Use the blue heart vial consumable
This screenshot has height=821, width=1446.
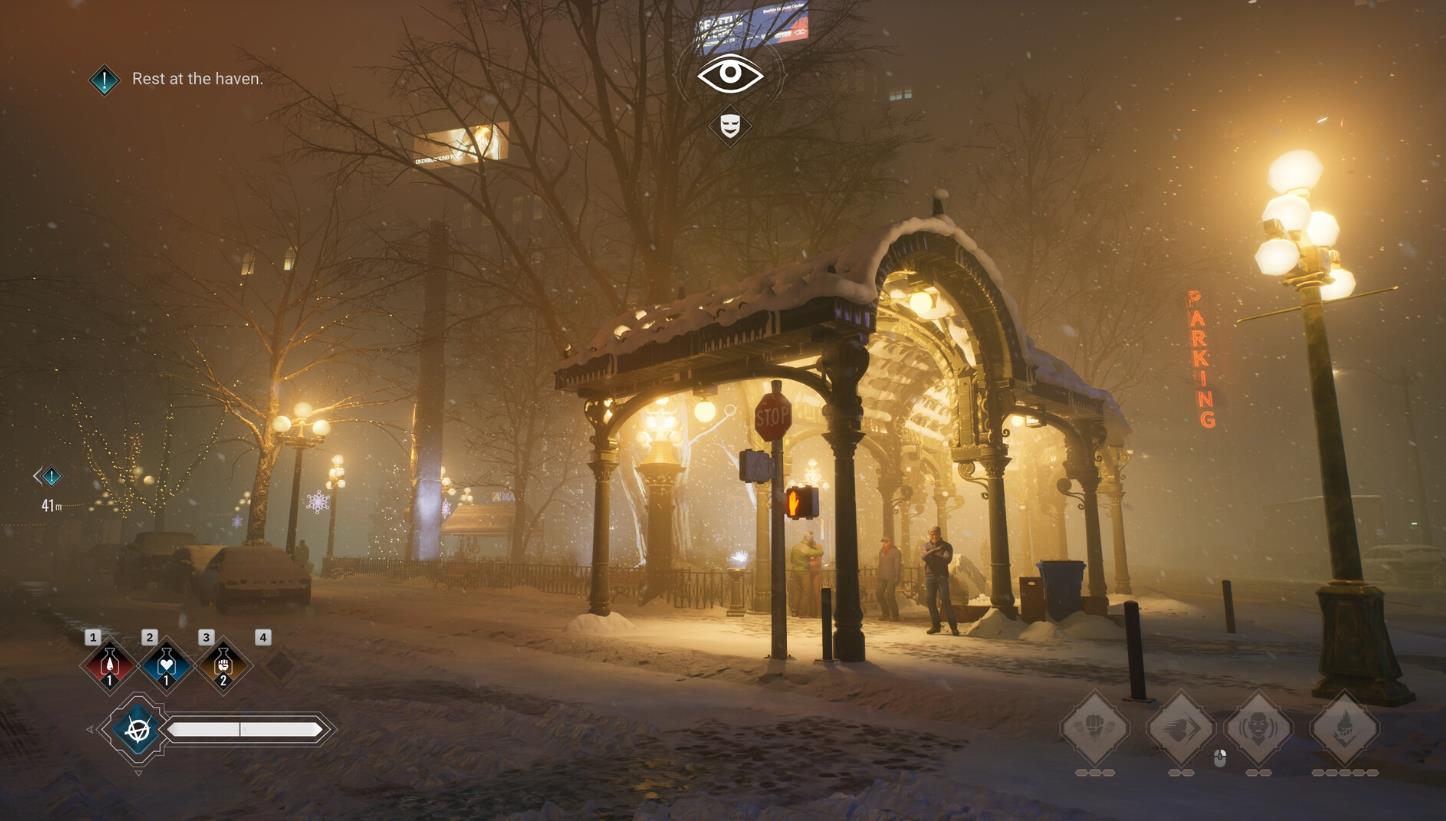click(x=167, y=664)
